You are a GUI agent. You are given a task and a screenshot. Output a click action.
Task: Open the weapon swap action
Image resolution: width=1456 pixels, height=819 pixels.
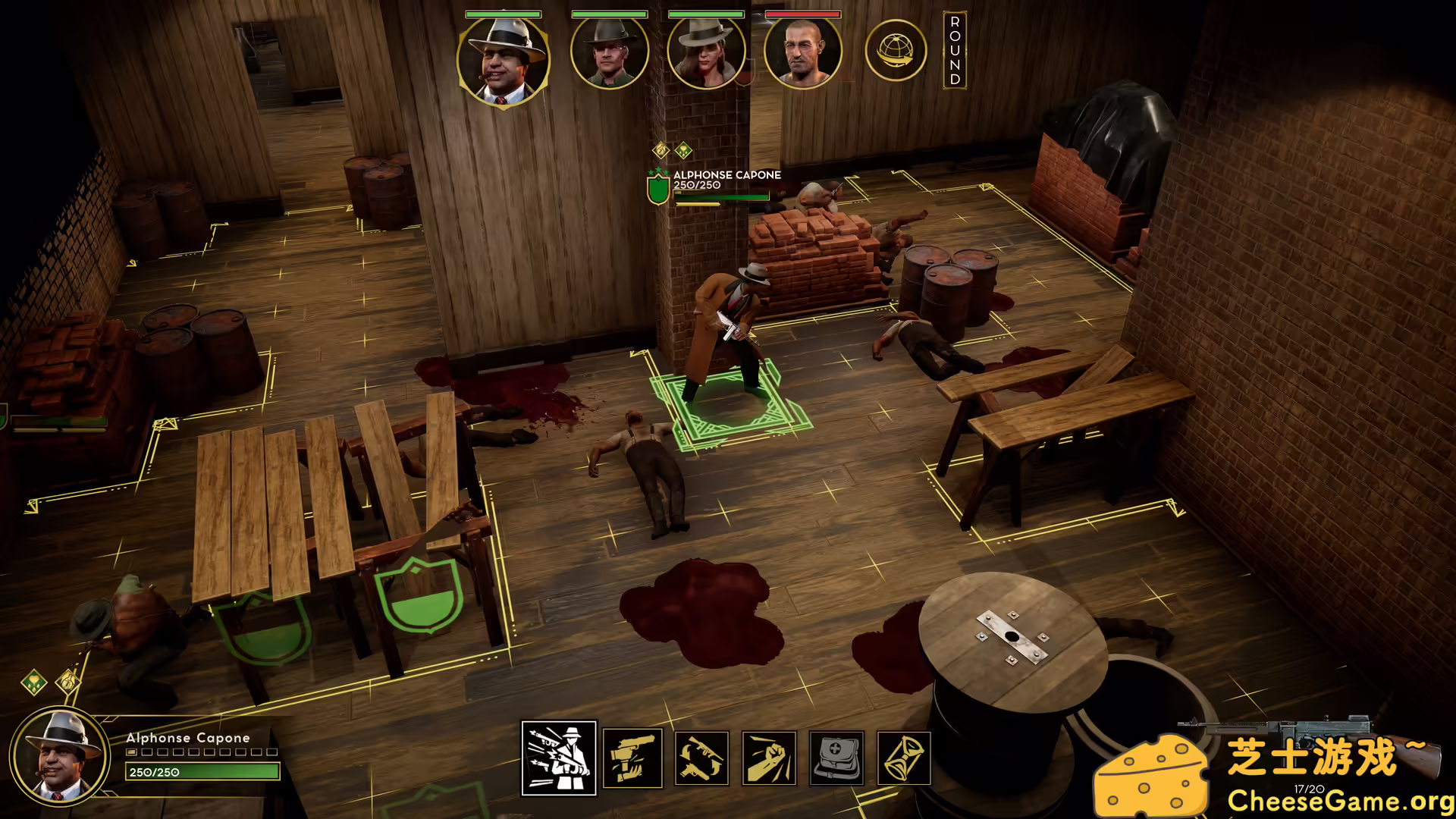pyautogui.click(x=699, y=760)
